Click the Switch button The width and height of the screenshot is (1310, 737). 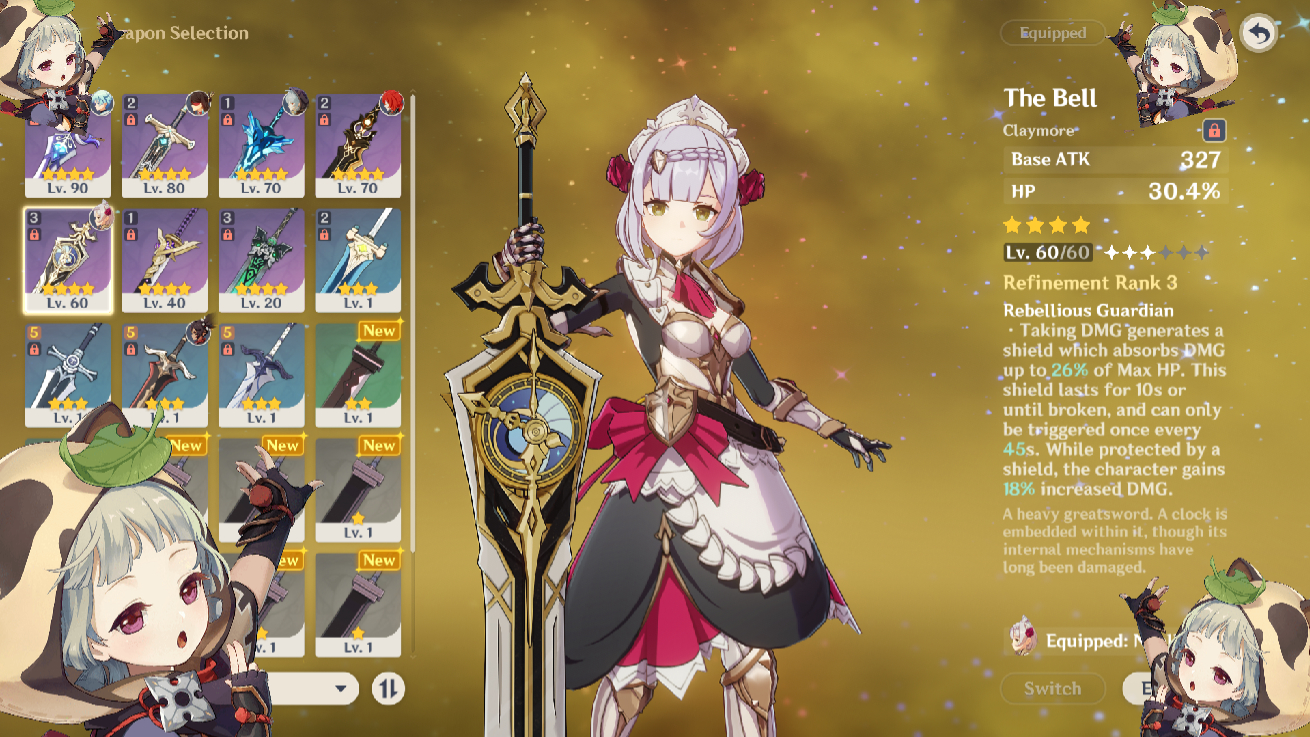tap(1052, 688)
